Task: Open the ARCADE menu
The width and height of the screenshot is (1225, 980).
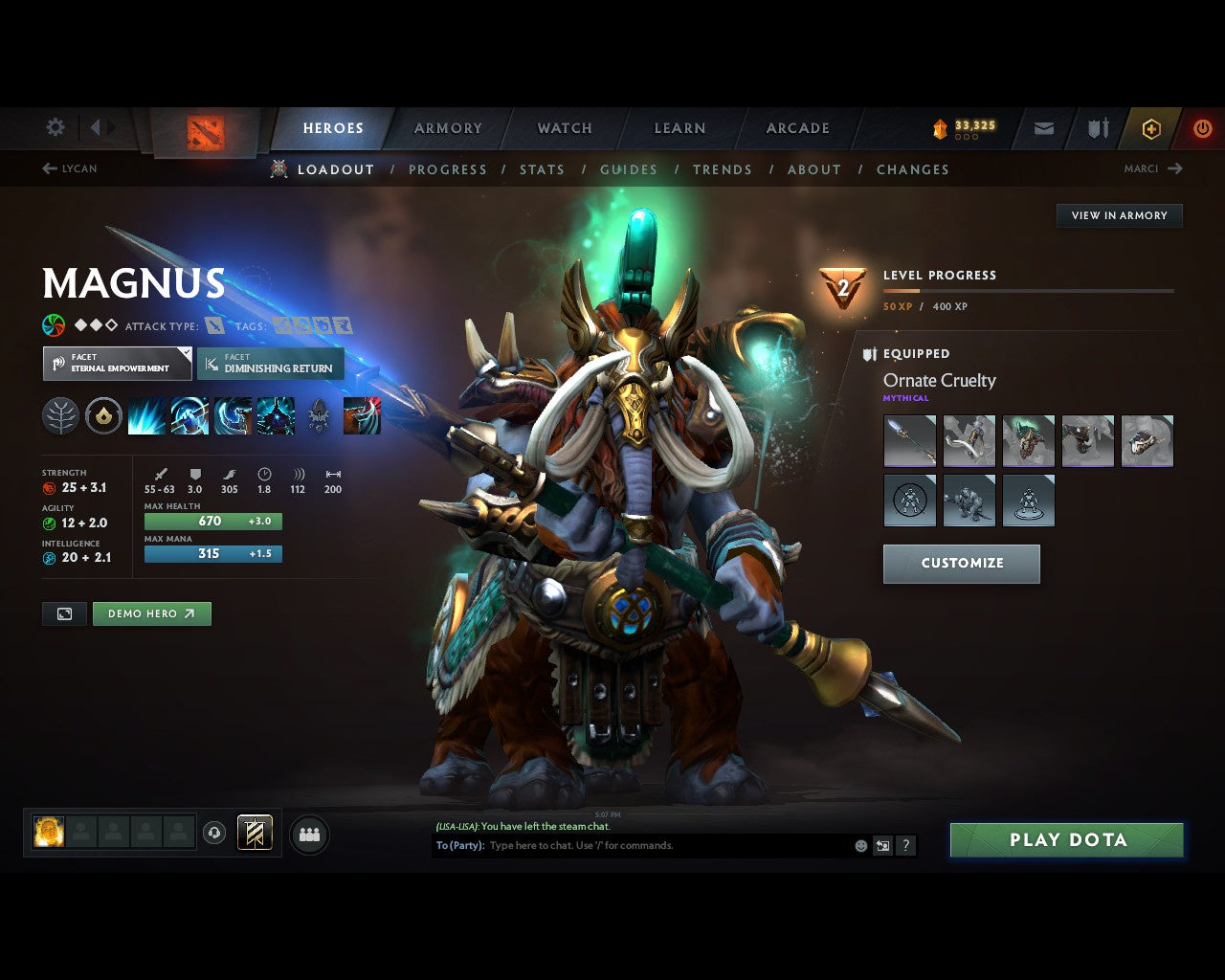Action: 797,127
